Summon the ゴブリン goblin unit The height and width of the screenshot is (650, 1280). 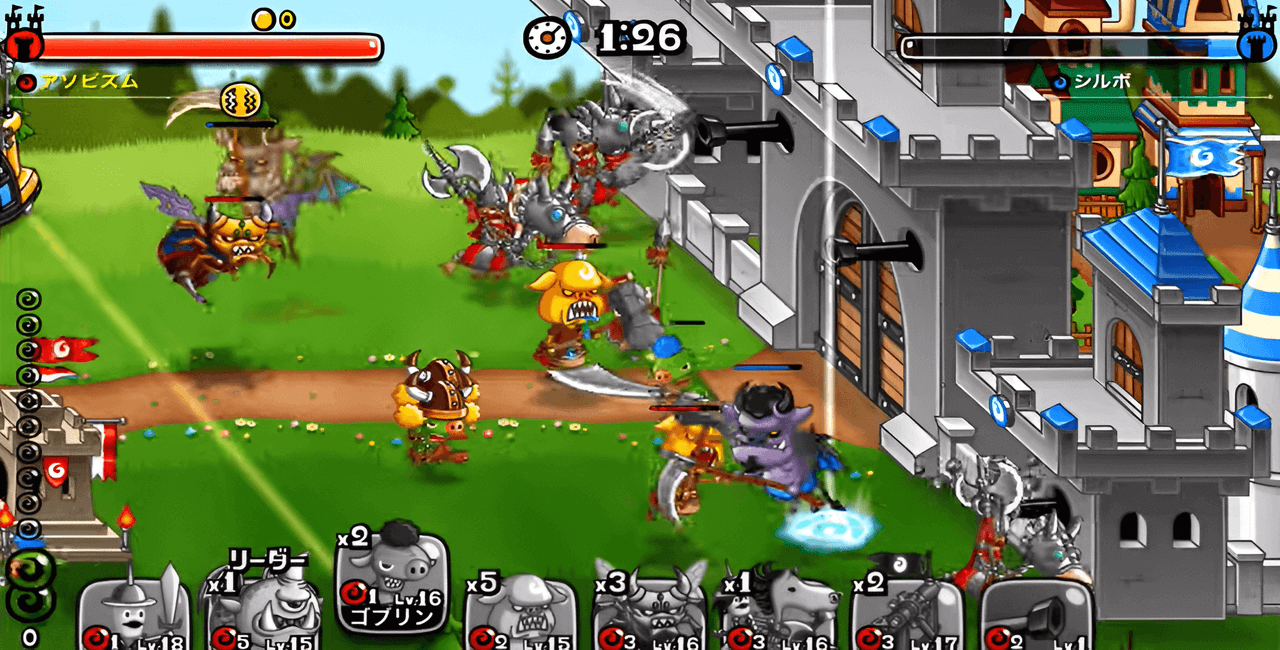click(x=391, y=585)
